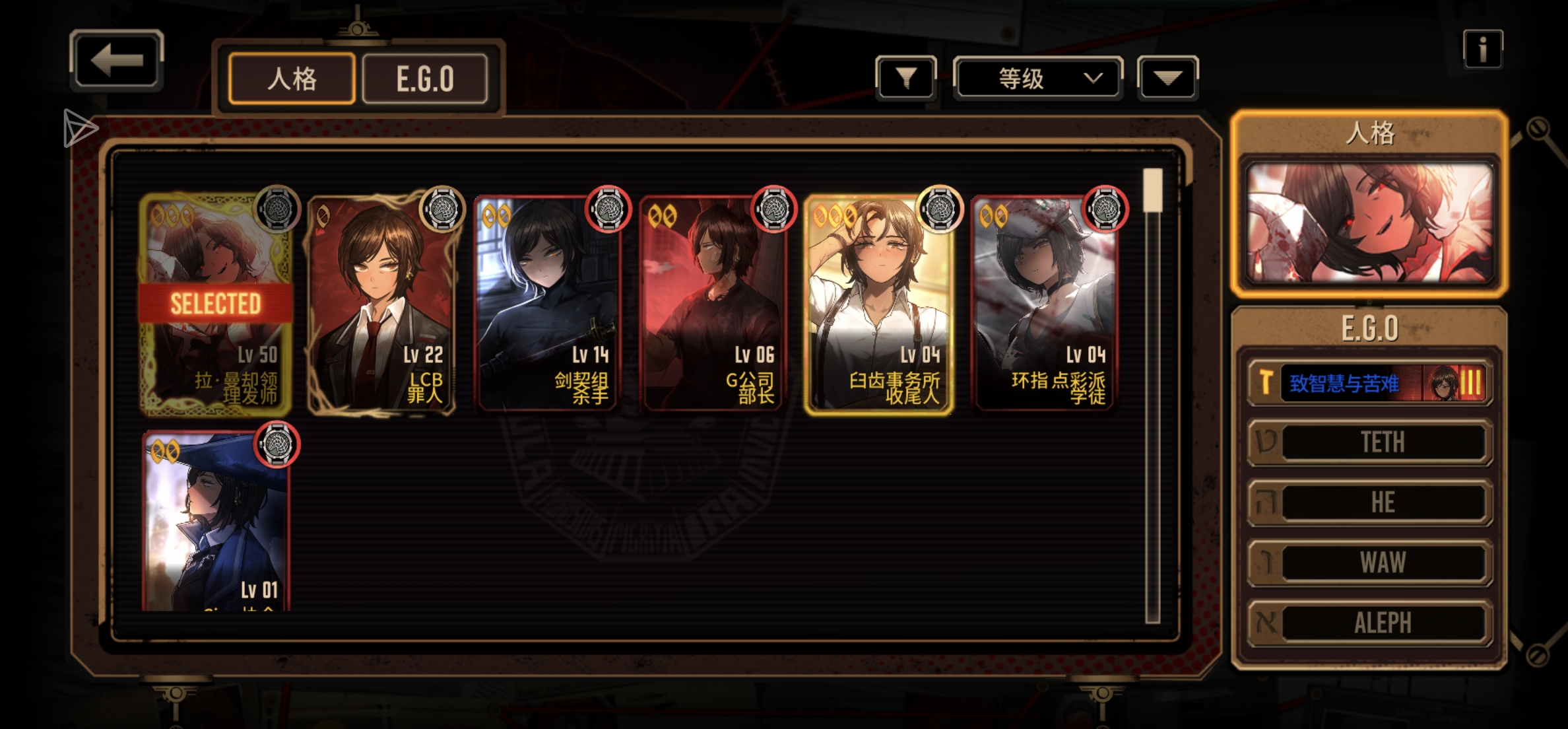The image size is (1568, 729).
Task: Open the 等级 sort dropdown
Action: (1037, 79)
